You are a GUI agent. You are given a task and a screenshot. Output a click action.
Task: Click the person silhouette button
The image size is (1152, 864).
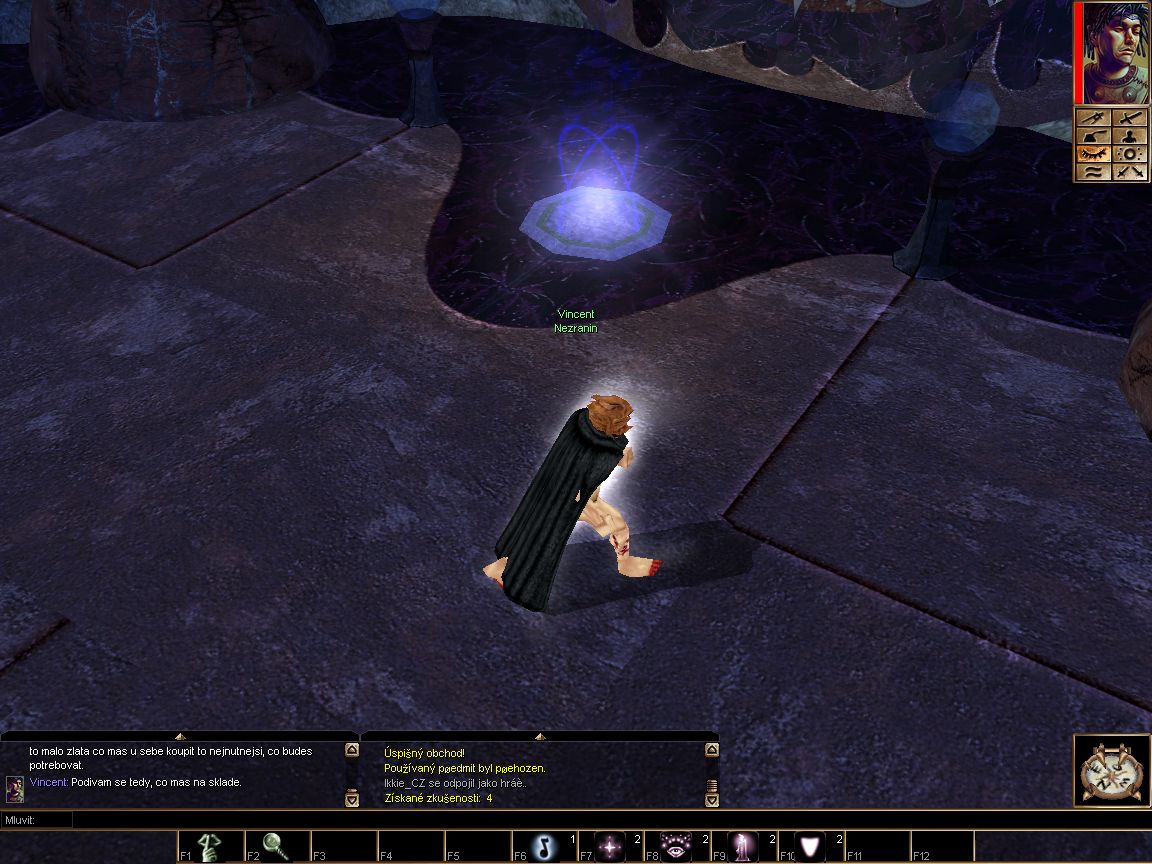(x=1130, y=136)
